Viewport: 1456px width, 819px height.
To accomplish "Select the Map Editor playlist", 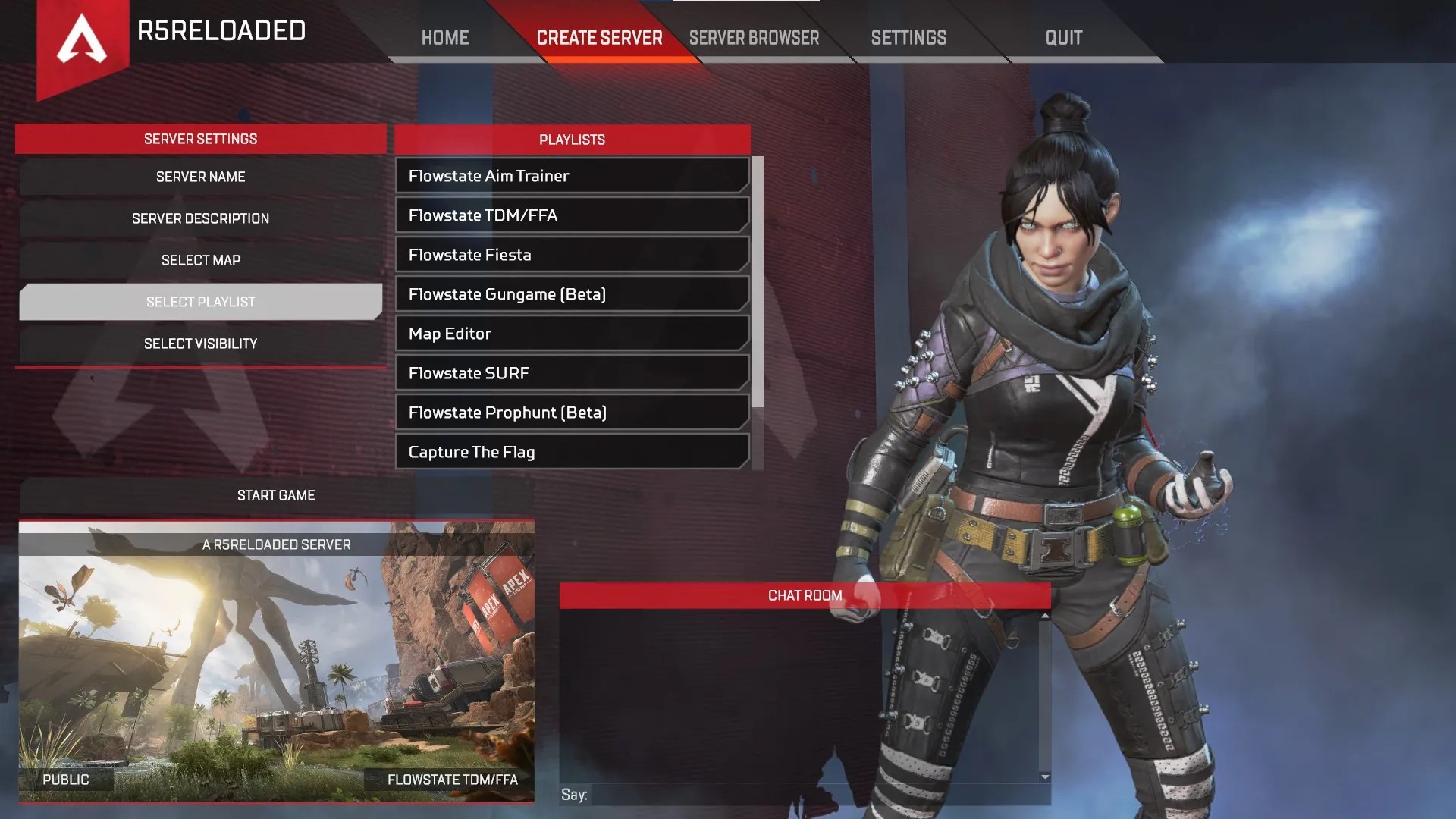I will [x=571, y=334].
